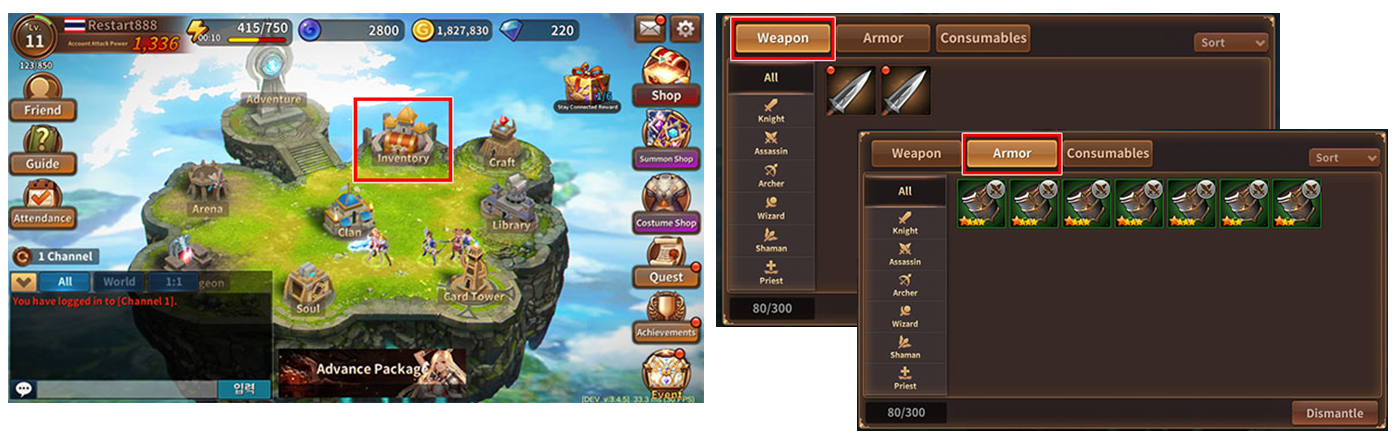The height and width of the screenshot is (446, 1397).
Task: Open the mail envelope icon
Action: [650, 29]
